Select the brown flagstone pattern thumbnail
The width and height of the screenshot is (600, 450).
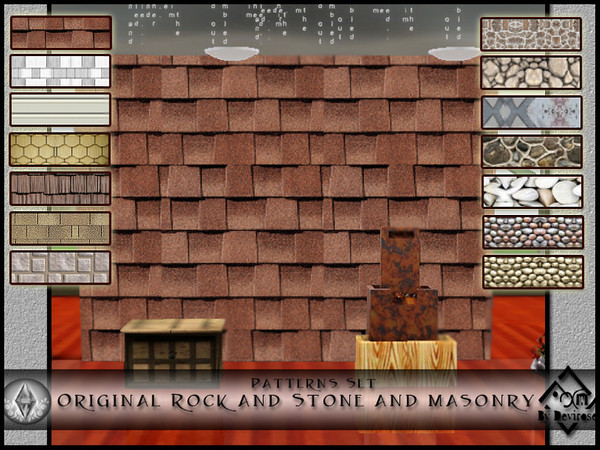pyautogui.click(x=531, y=33)
